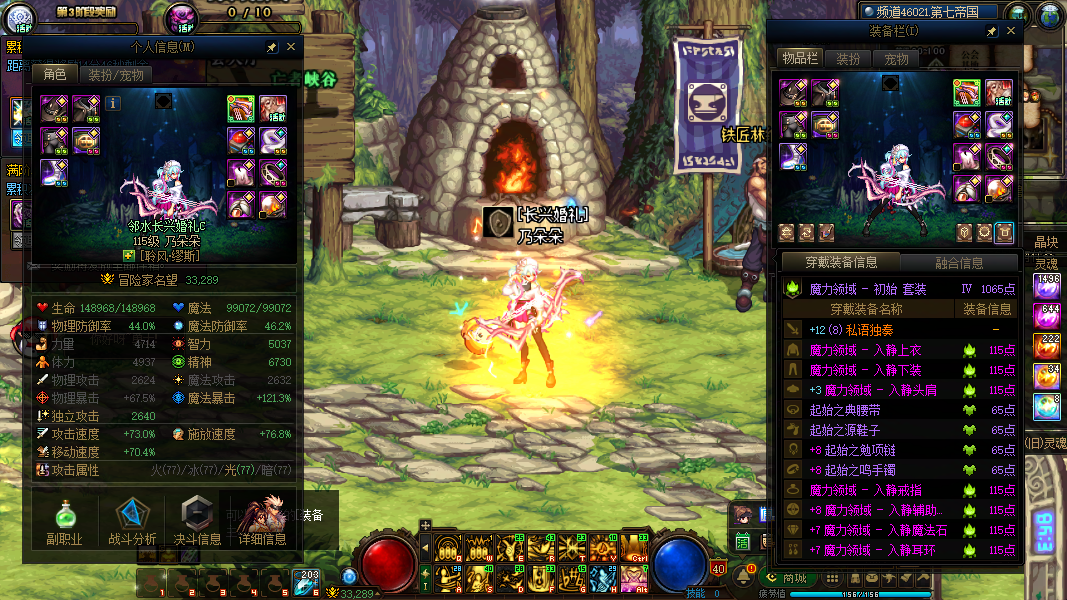1067x600 pixels.
Task: Open the 物品栏 inventory tab
Action: (x=799, y=59)
